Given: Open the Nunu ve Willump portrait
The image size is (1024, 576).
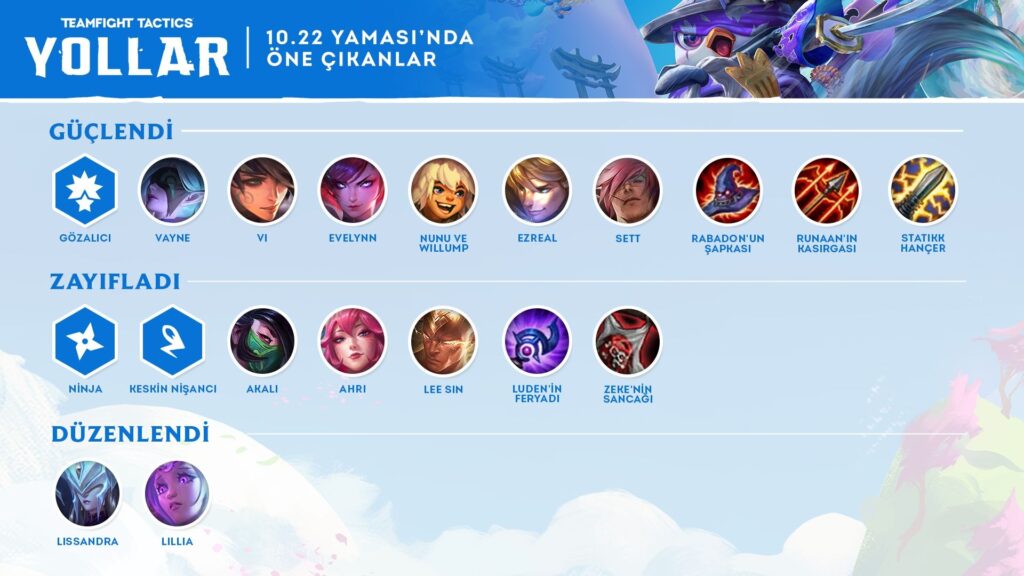Looking at the screenshot, I should 443,190.
